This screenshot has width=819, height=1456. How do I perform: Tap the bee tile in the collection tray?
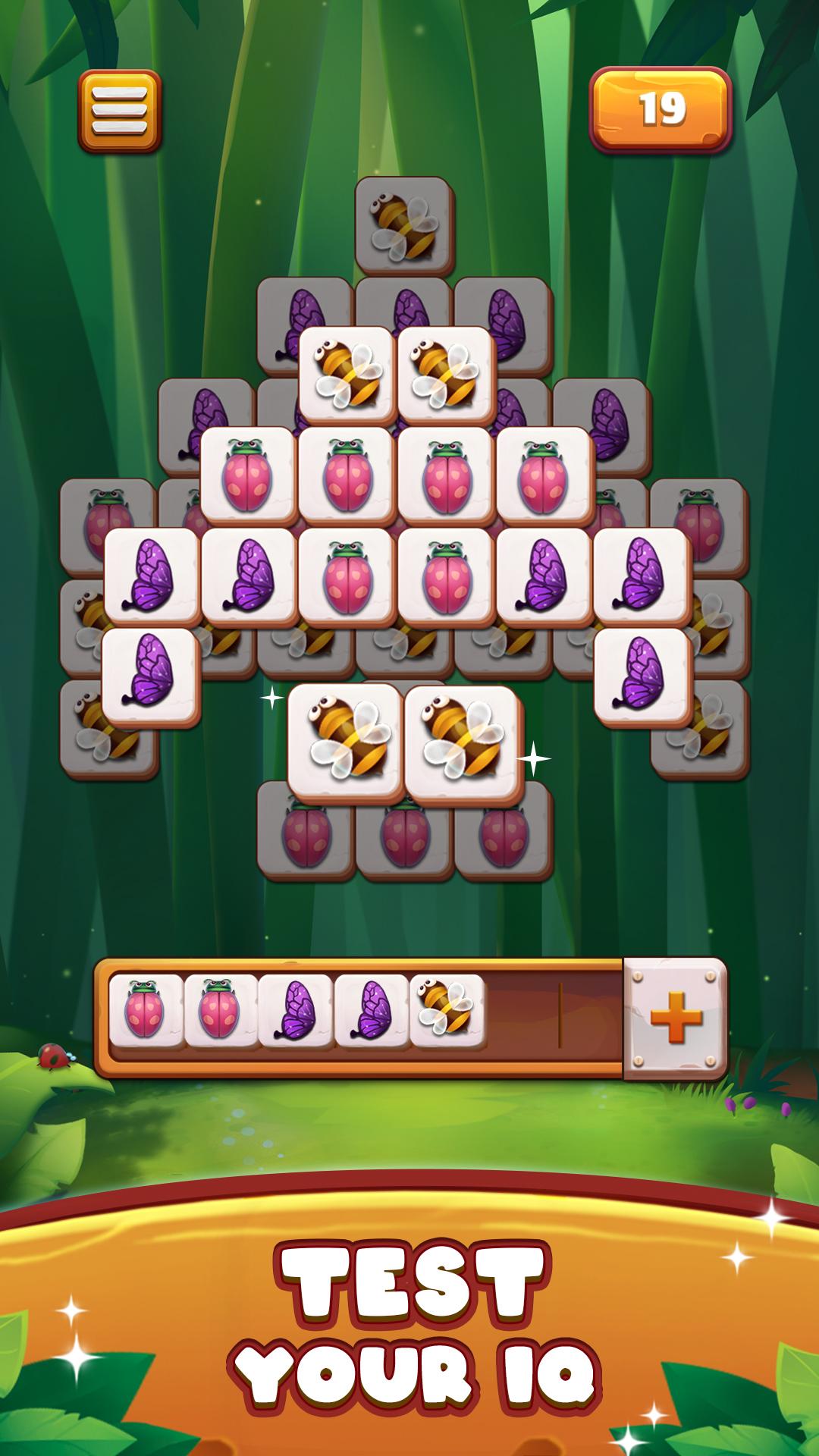click(447, 1011)
